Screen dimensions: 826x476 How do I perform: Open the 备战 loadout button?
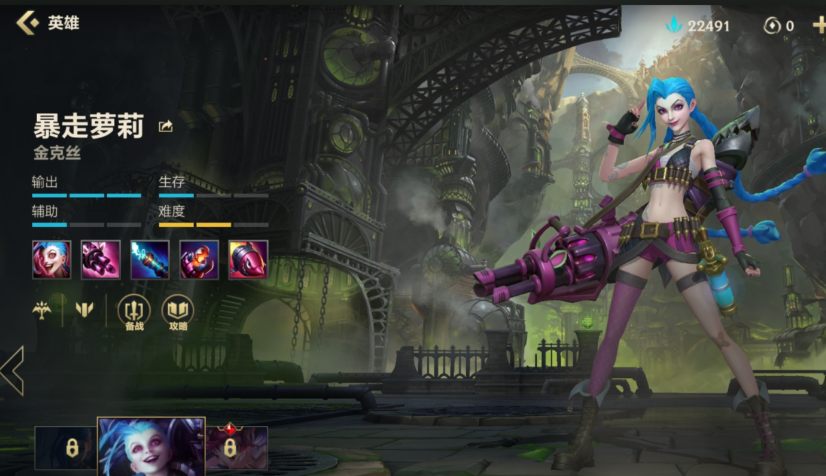(134, 312)
